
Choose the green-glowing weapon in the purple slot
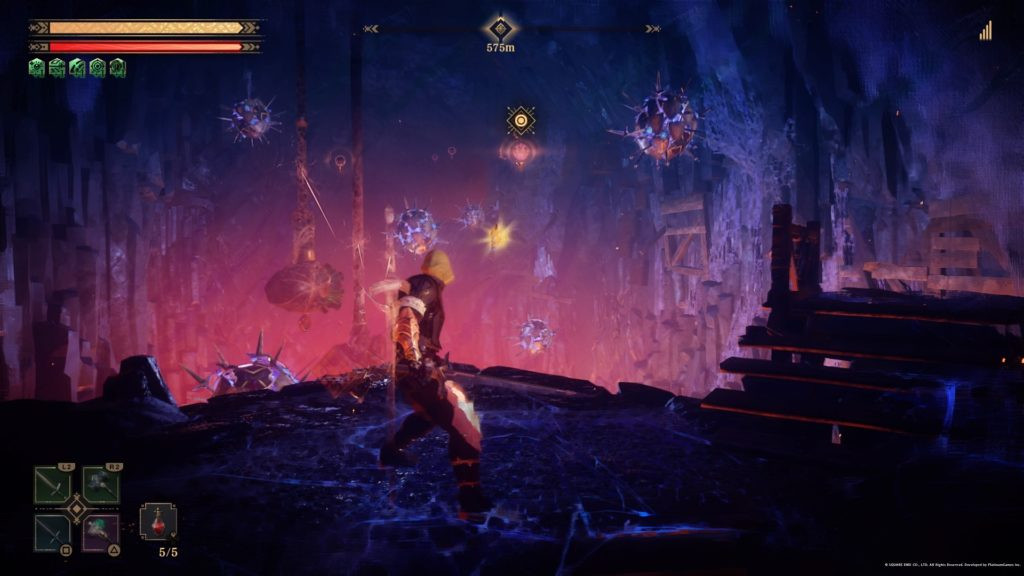pyautogui.click(x=101, y=532)
